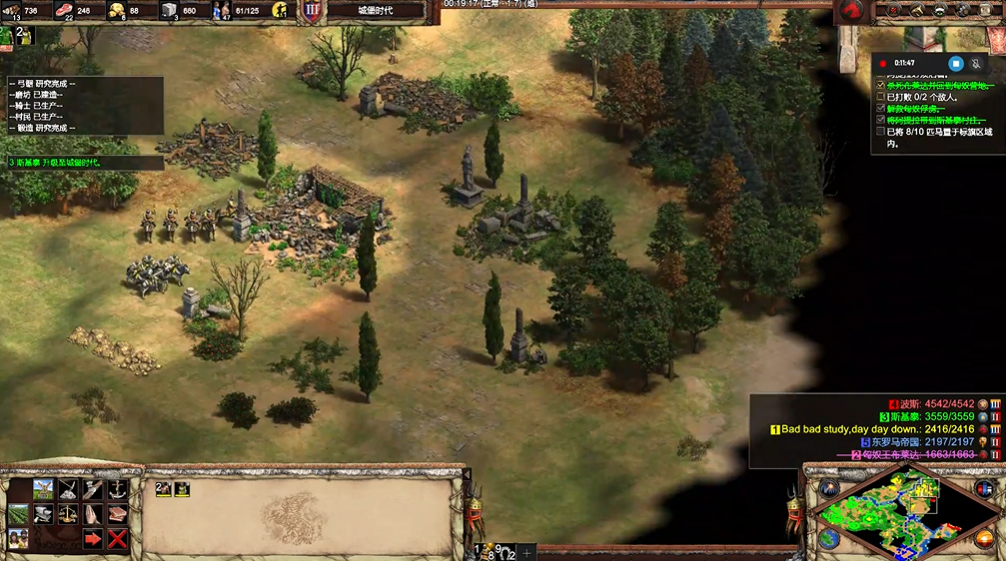Screen dimensions: 1006x561
Task: Pick the farm field build icon
Action: [x=19, y=514]
